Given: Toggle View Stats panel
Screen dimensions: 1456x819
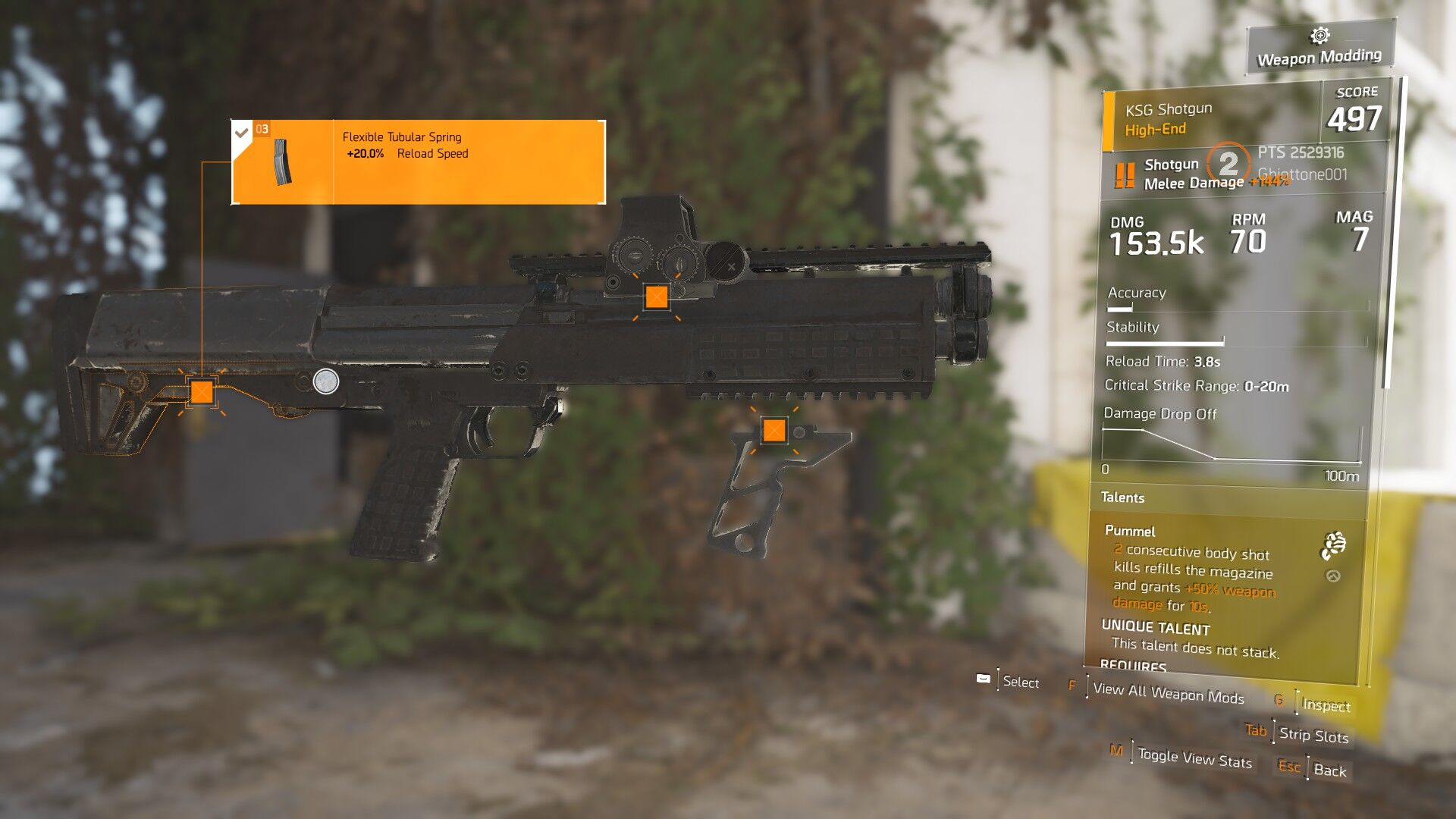Looking at the screenshot, I should [1194, 758].
